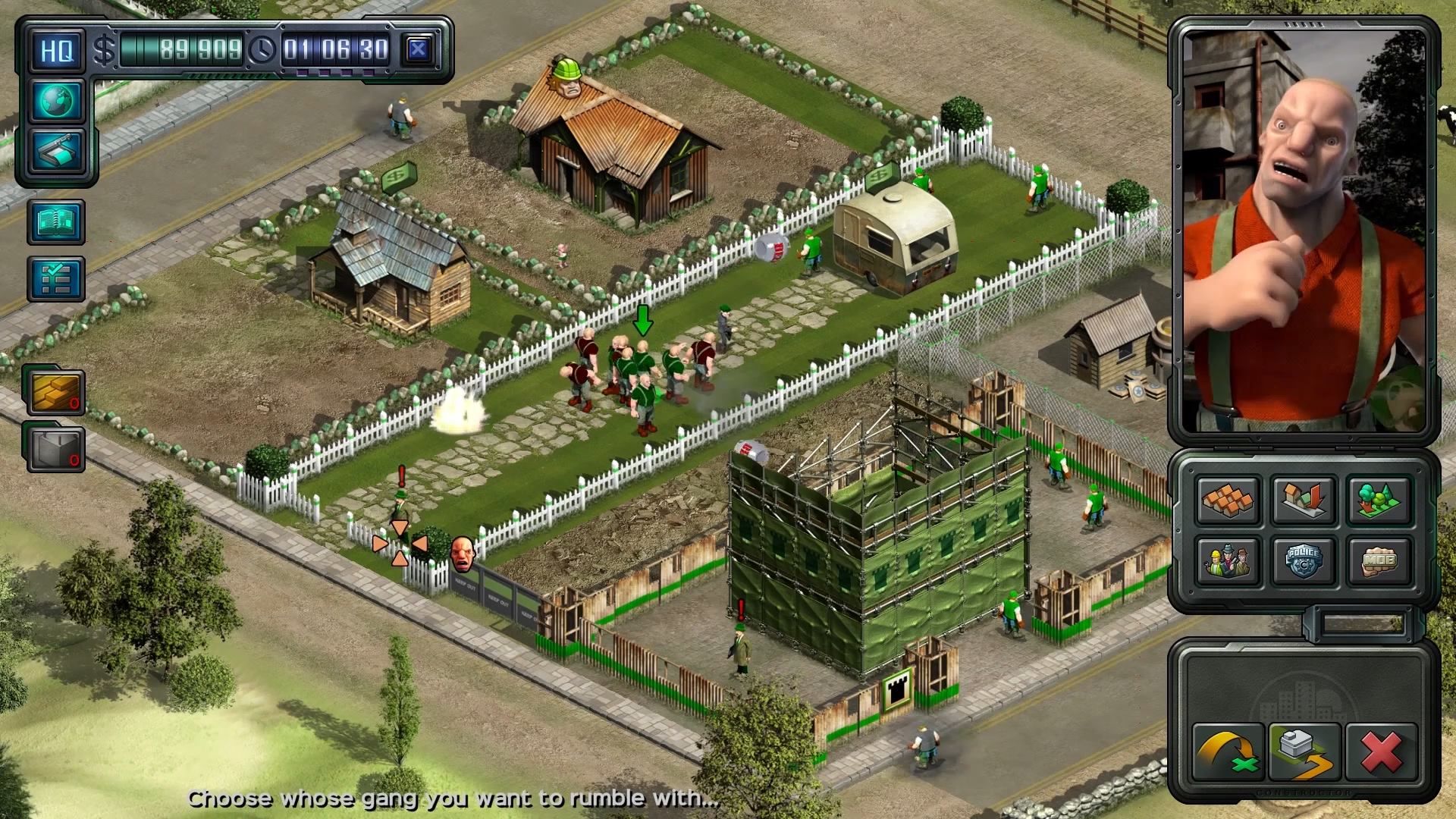Click the timber resource counter icon
Image resolution: width=1456 pixels, height=819 pixels.
(x=55, y=391)
